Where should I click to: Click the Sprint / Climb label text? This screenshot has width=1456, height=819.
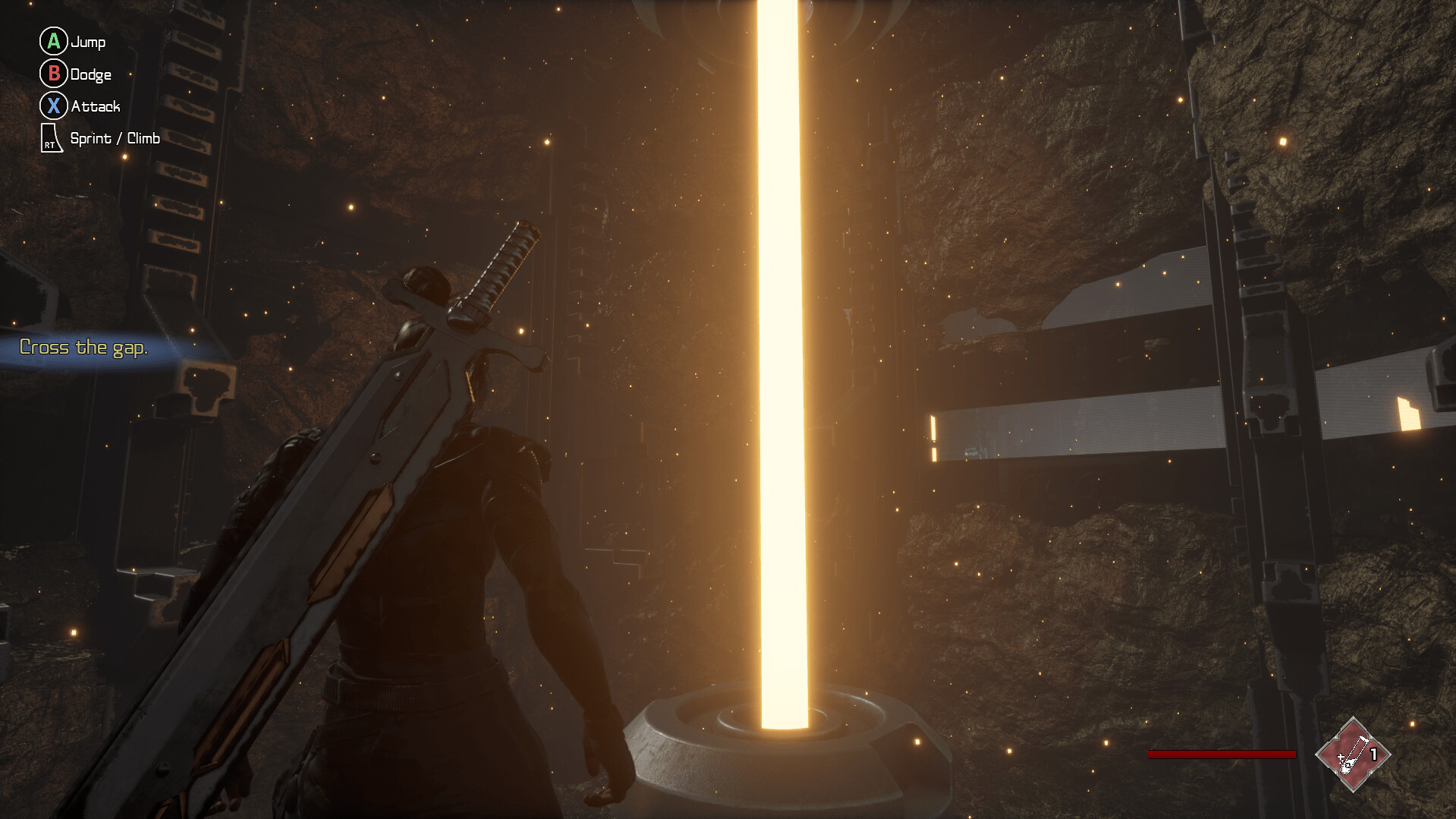click(x=115, y=138)
